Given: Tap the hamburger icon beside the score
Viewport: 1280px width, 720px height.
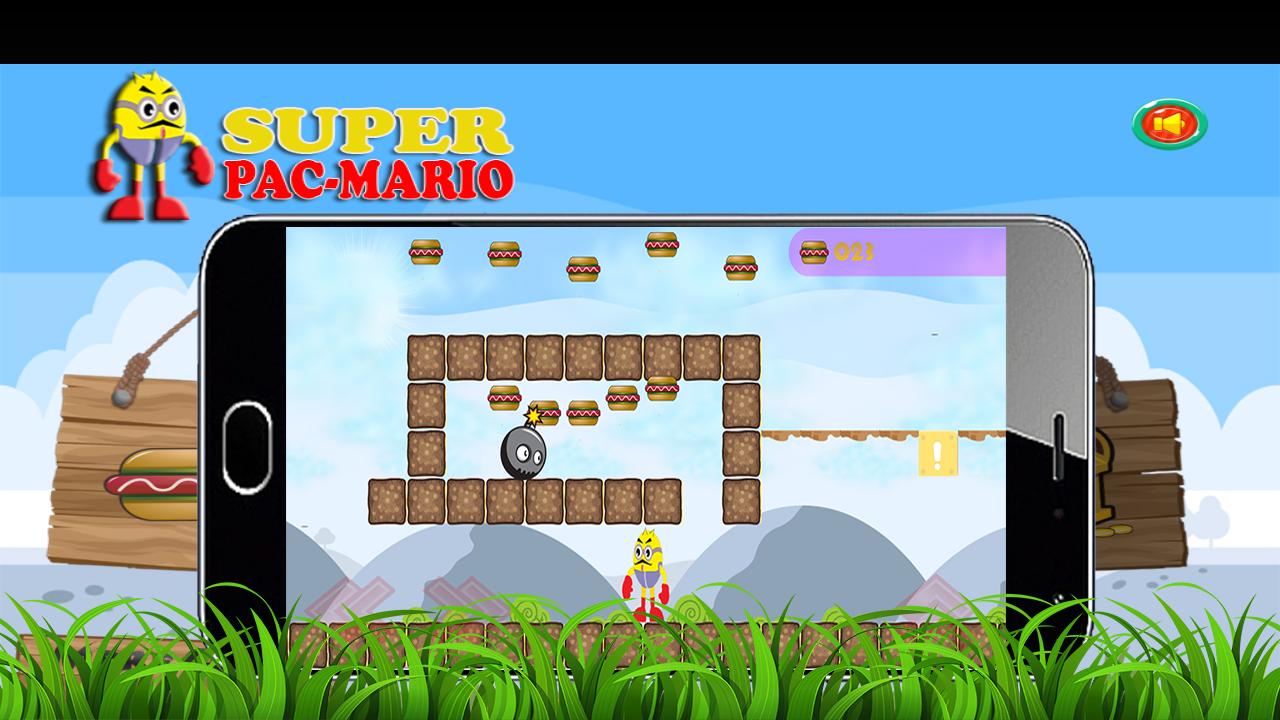Looking at the screenshot, I should coord(812,250).
